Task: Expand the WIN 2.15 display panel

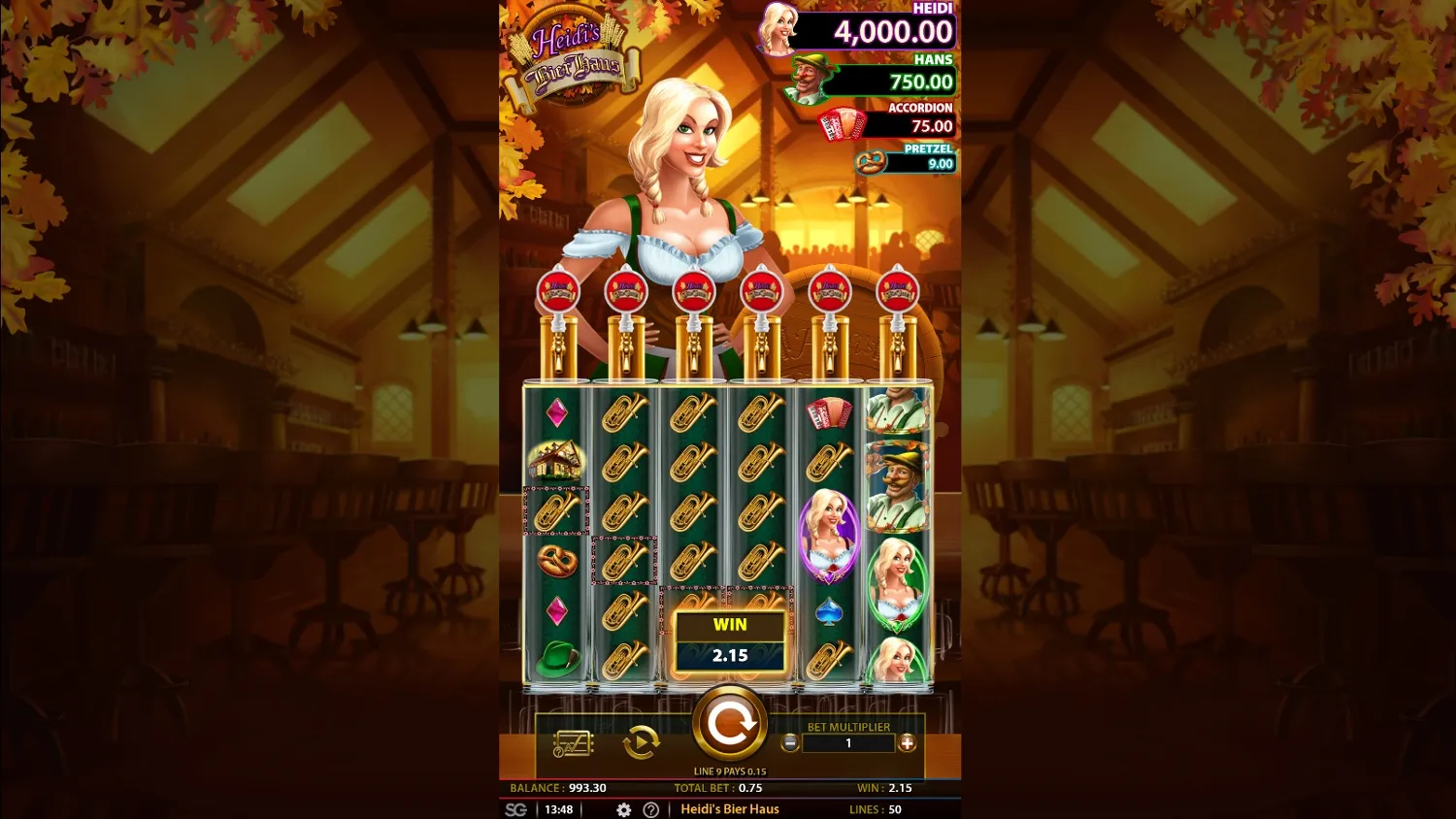Action: [730, 640]
